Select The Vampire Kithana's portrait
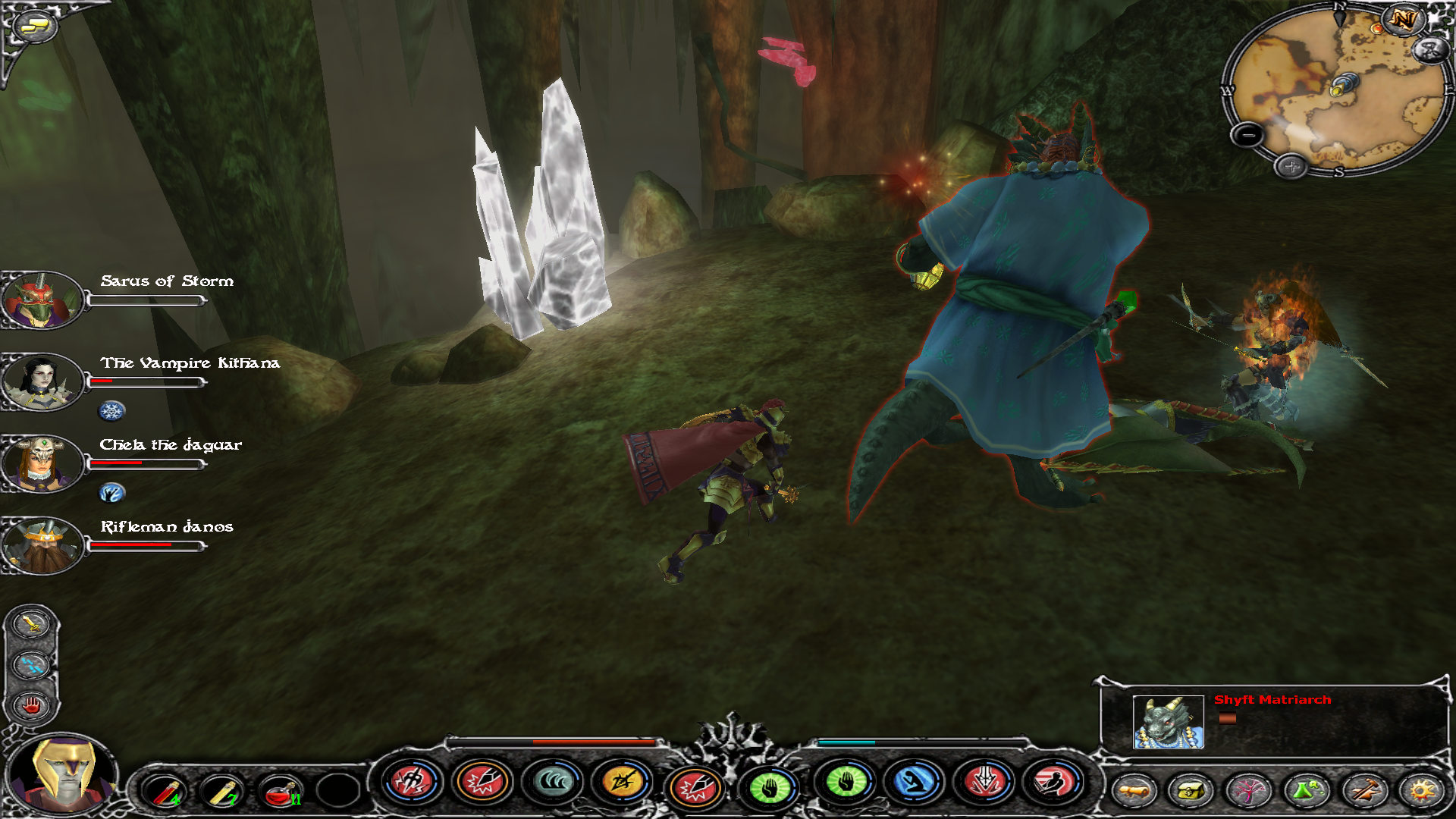1456x819 pixels. [42, 382]
